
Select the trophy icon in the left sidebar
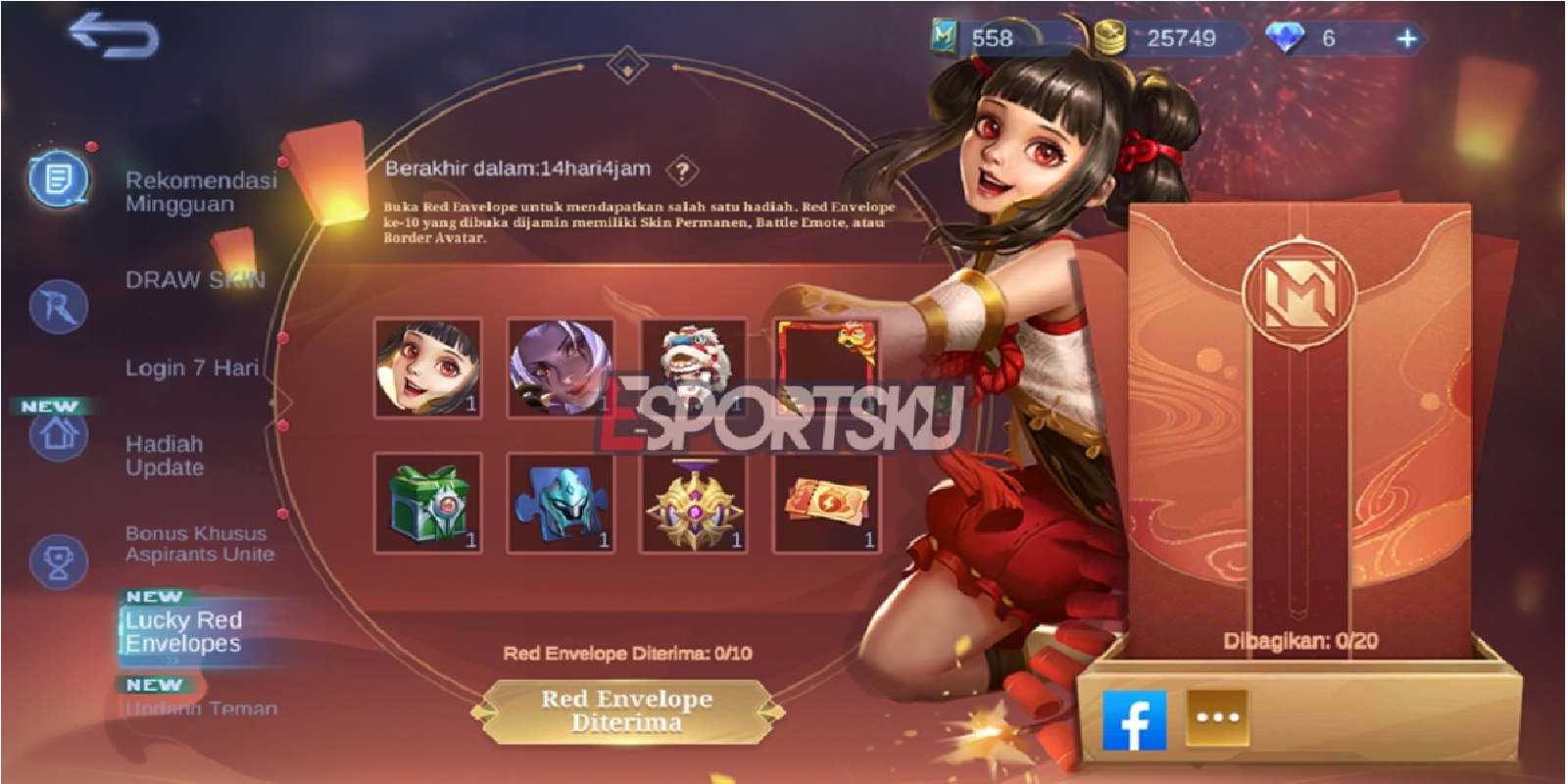tap(61, 559)
